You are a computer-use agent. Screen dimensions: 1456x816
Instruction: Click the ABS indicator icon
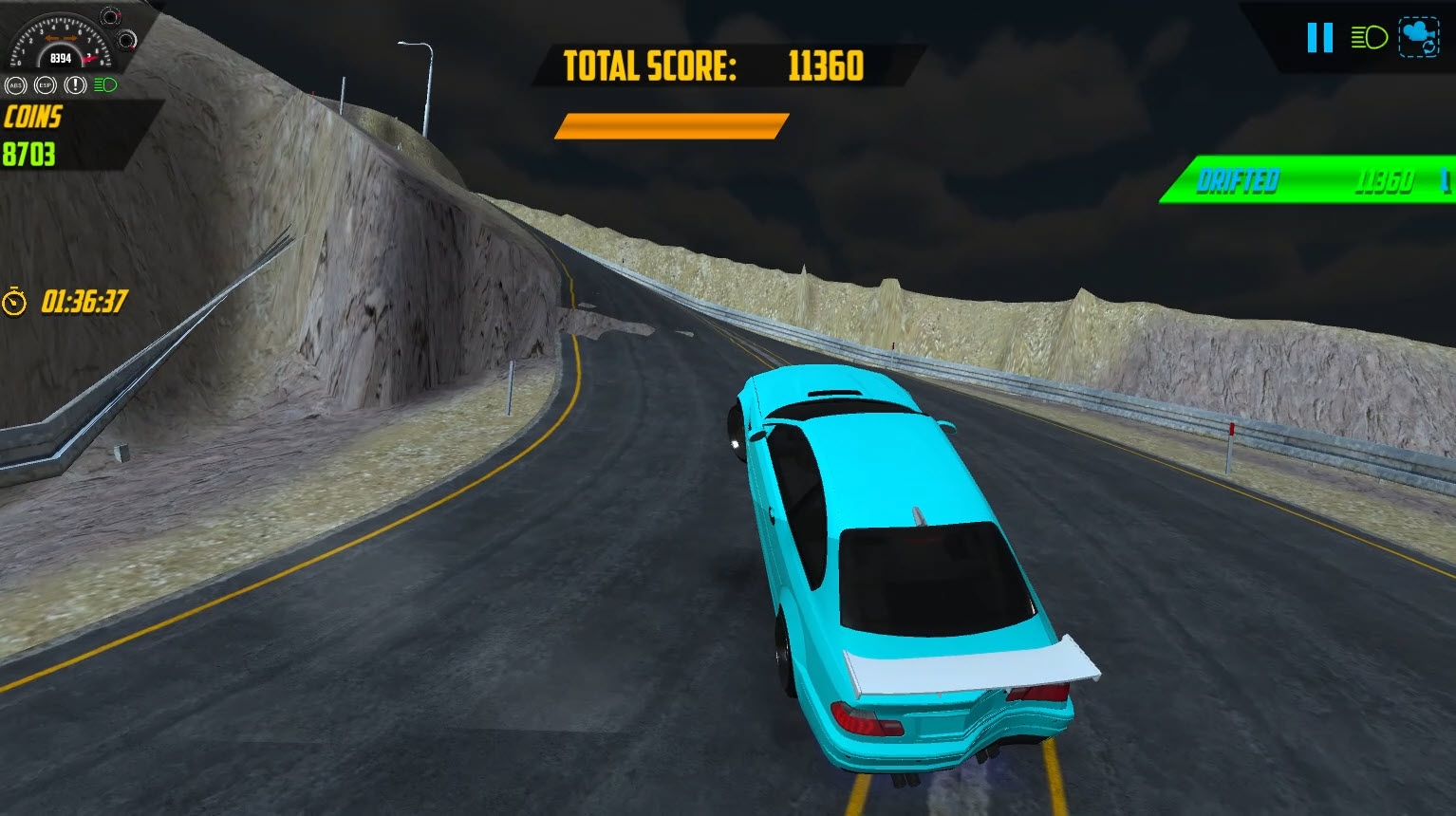[14, 84]
